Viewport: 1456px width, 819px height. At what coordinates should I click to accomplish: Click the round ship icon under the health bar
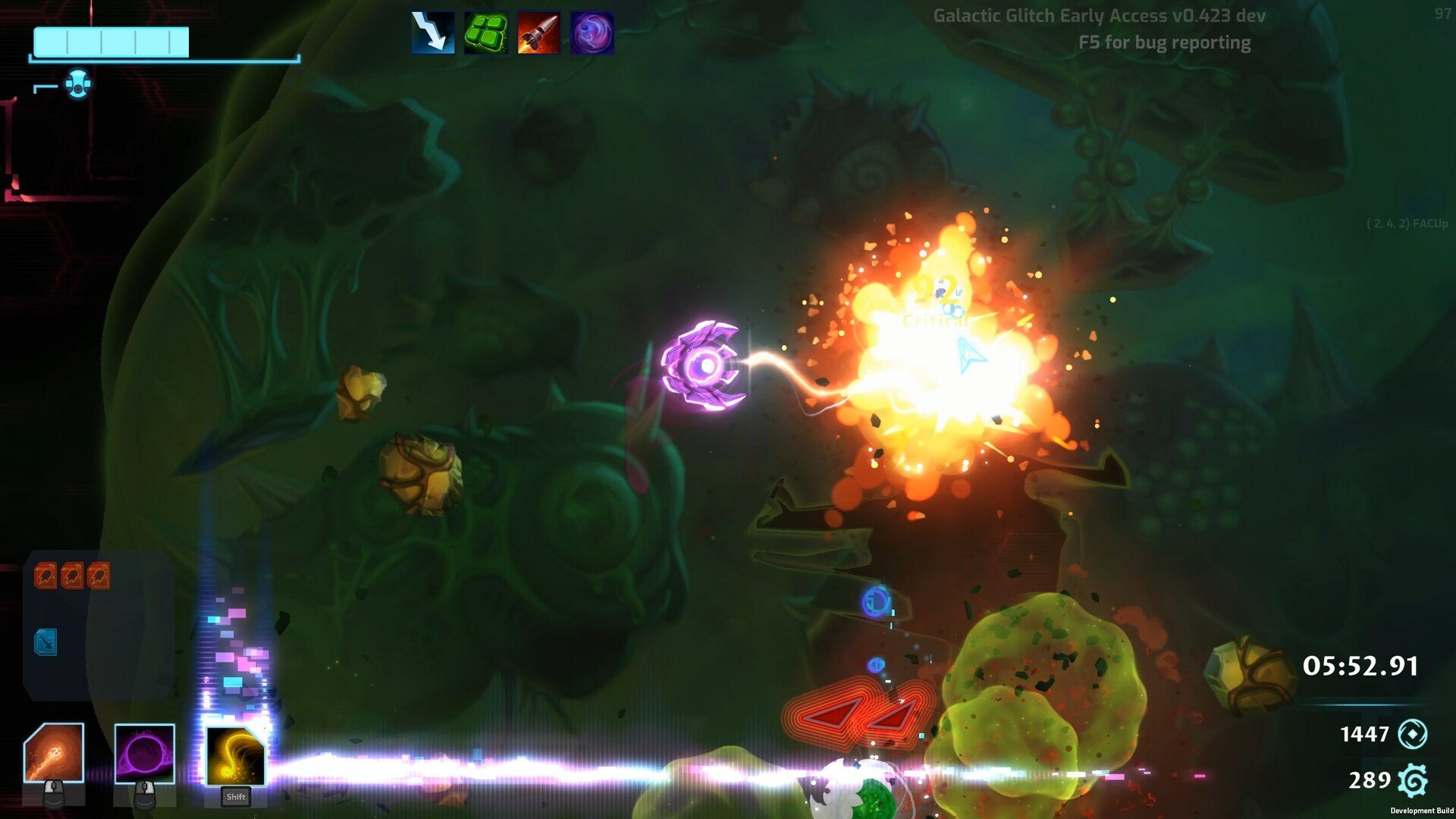pyautogui.click(x=77, y=83)
